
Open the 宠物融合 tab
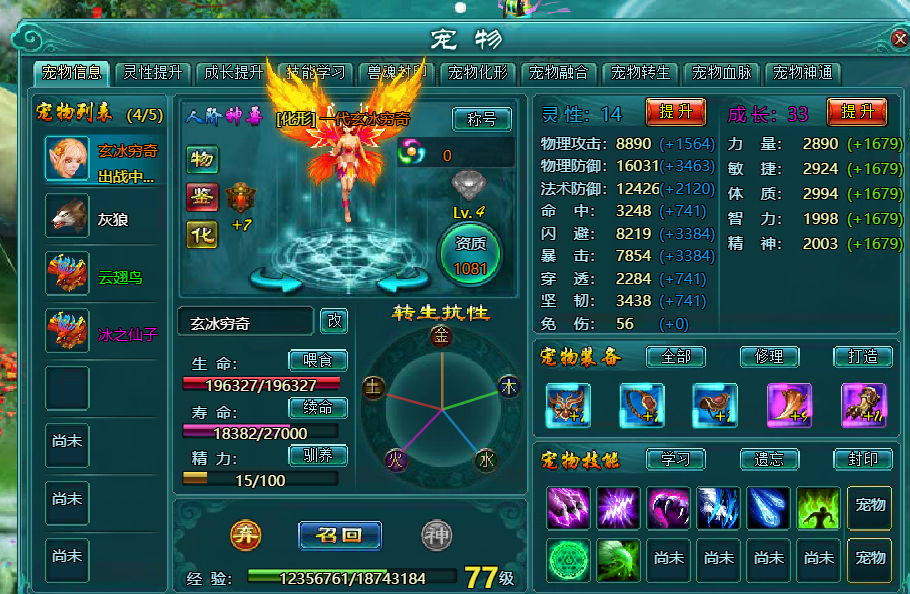[x=559, y=73]
